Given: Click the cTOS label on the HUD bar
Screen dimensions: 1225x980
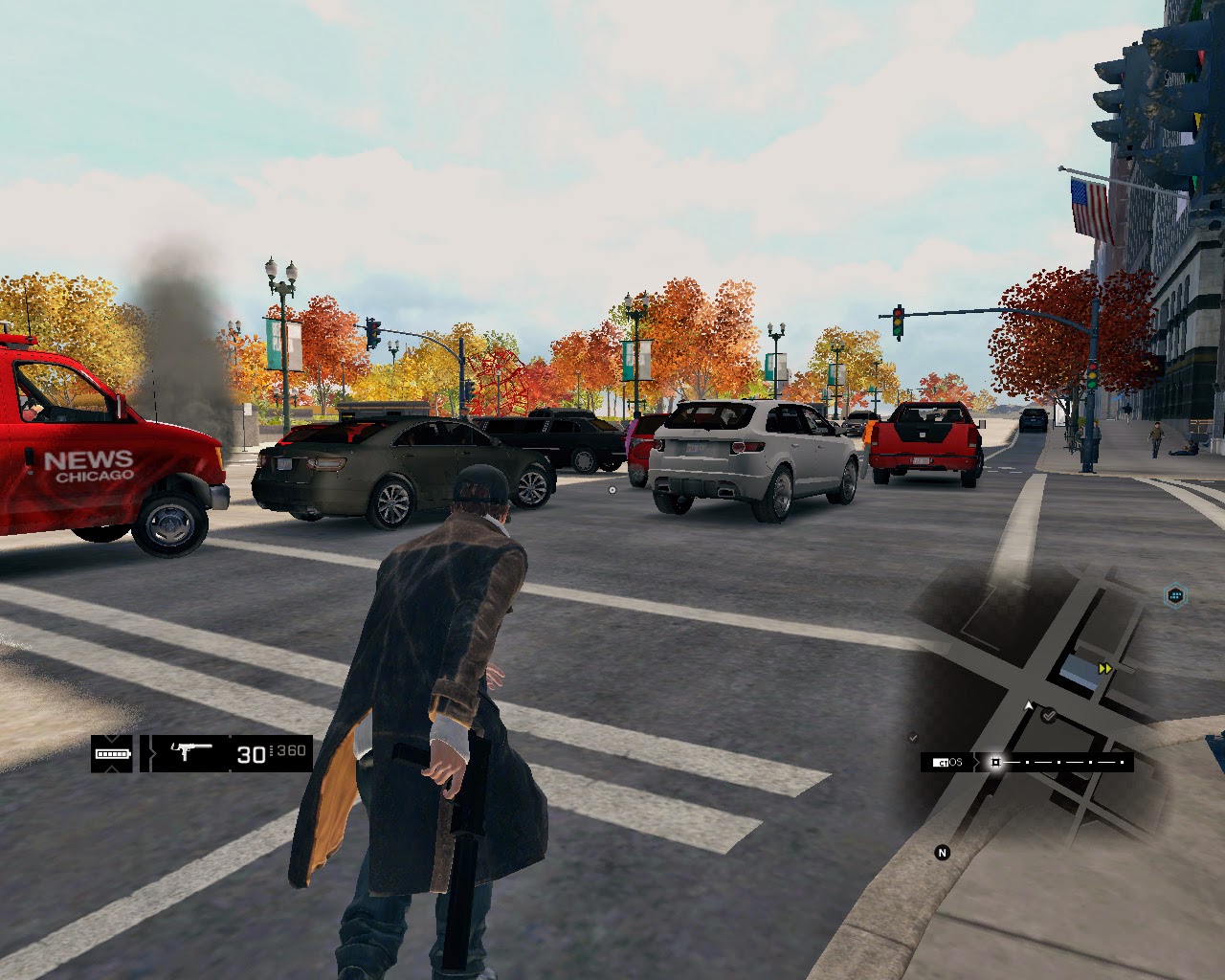Looking at the screenshot, I should [947, 762].
